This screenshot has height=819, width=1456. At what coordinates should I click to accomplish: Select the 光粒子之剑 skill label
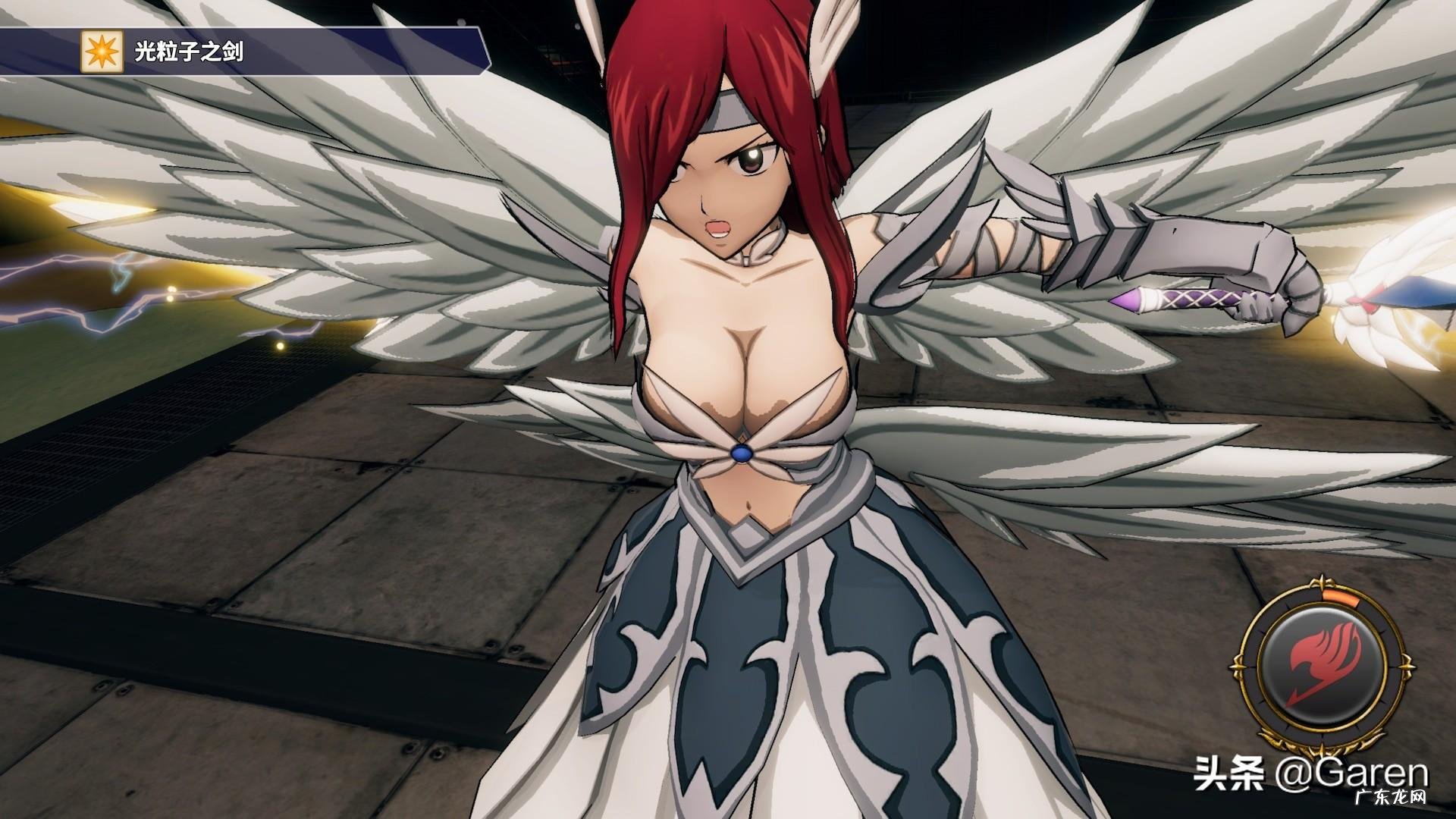190,50
